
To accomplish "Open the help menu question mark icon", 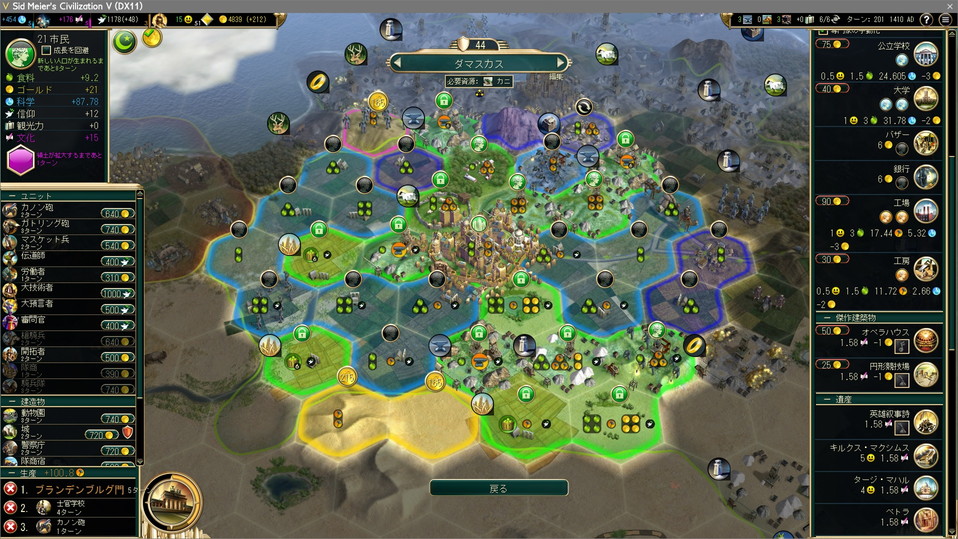I will (927, 20).
